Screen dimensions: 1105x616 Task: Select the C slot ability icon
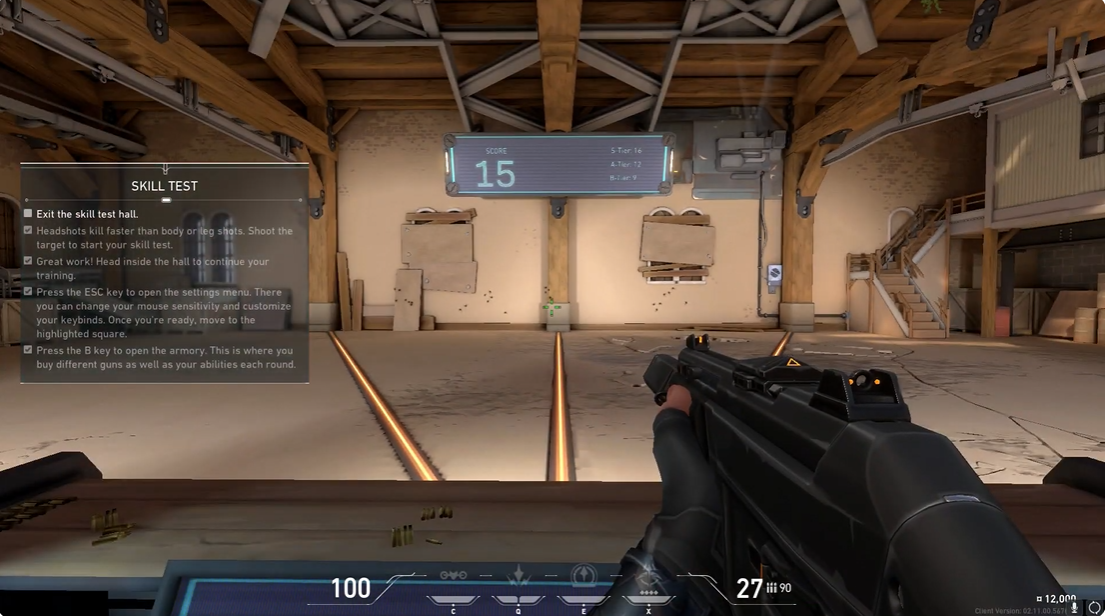click(453, 577)
